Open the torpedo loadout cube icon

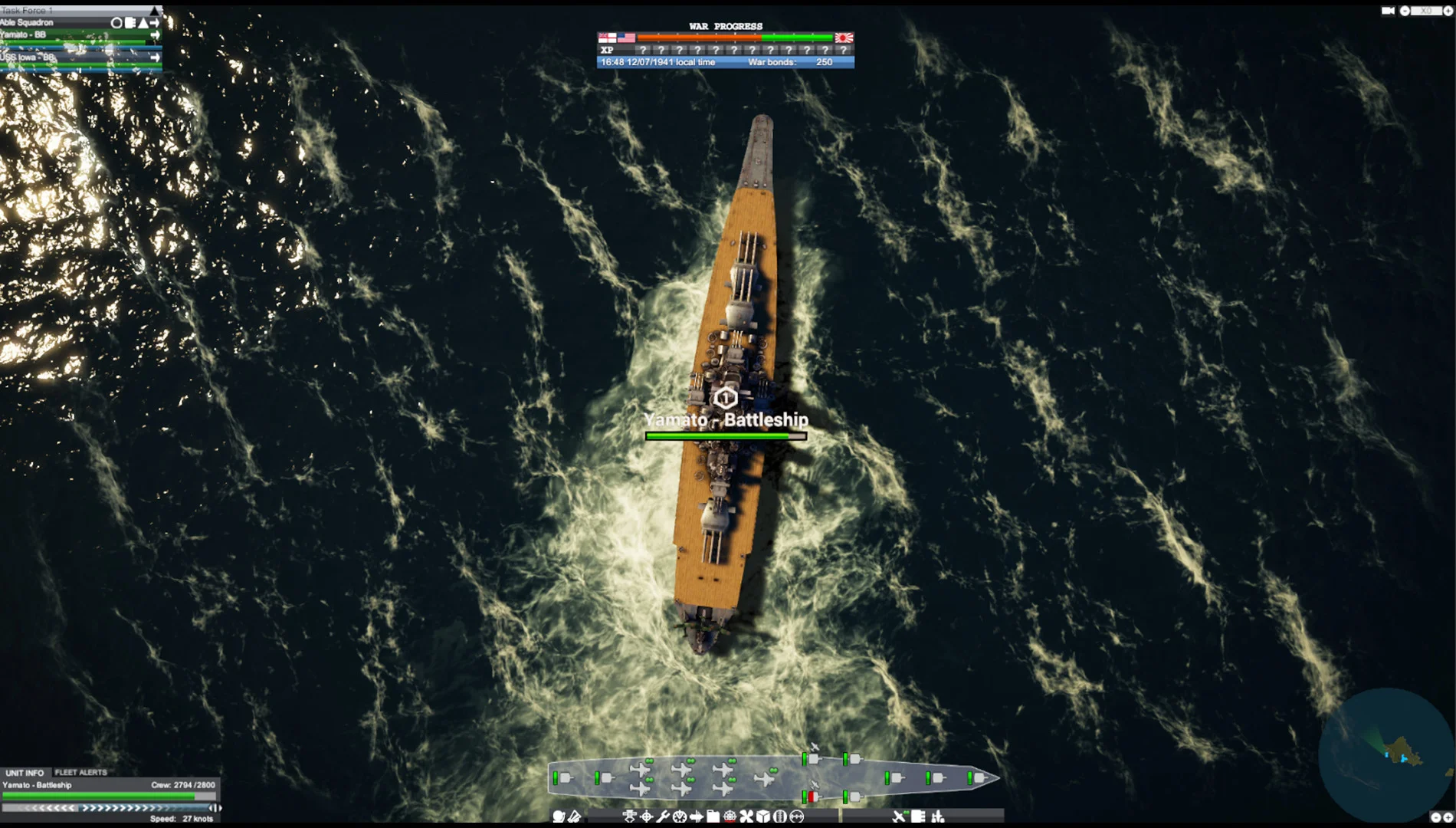tap(763, 817)
